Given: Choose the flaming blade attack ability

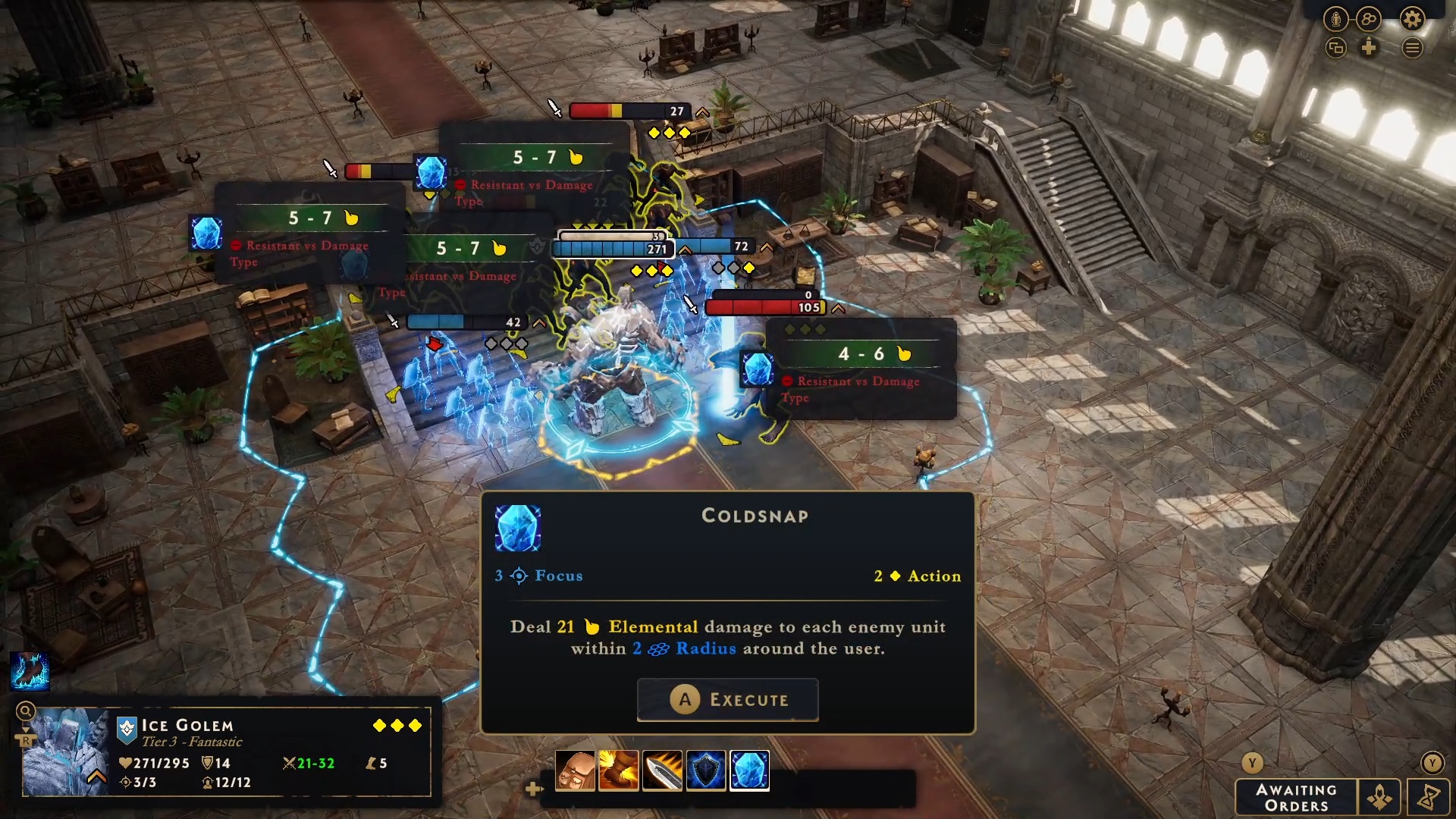Looking at the screenshot, I should [x=662, y=771].
